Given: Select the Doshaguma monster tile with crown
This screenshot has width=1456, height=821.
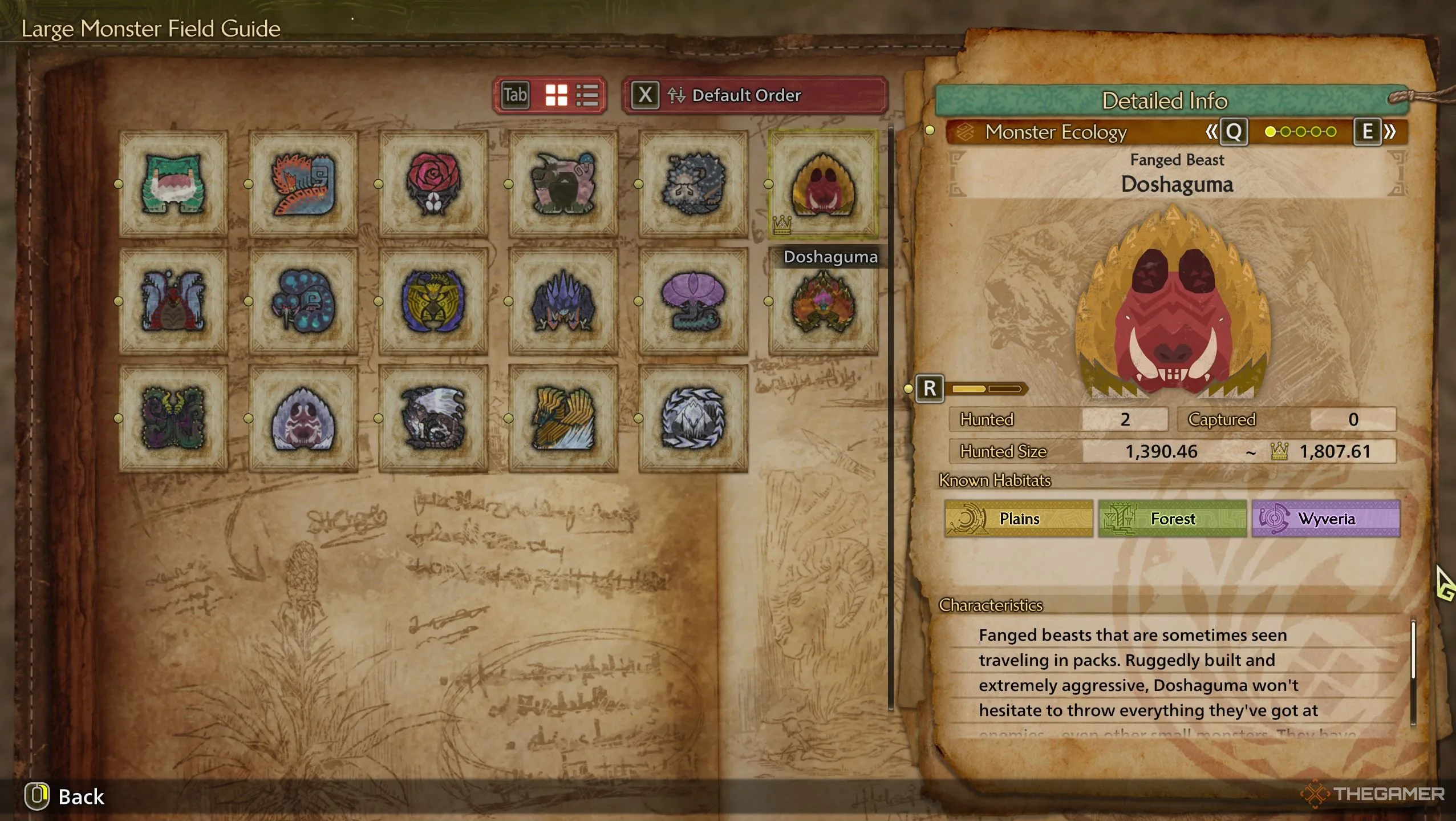Looking at the screenshot, I should click(822, 184).
